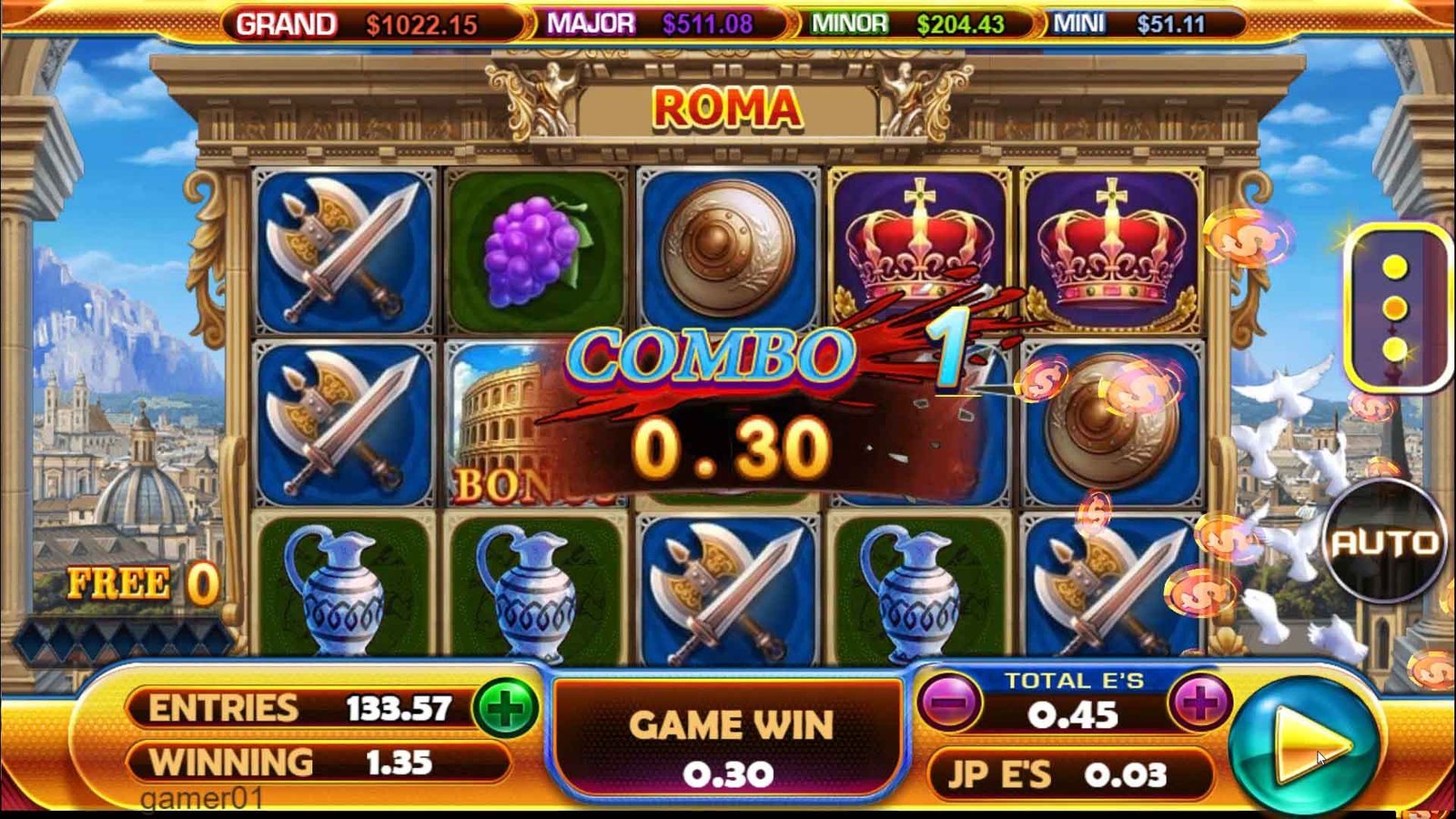Enable AUTO spin mode
The image size is (1456, 819).
click(x=1385, y=543)
